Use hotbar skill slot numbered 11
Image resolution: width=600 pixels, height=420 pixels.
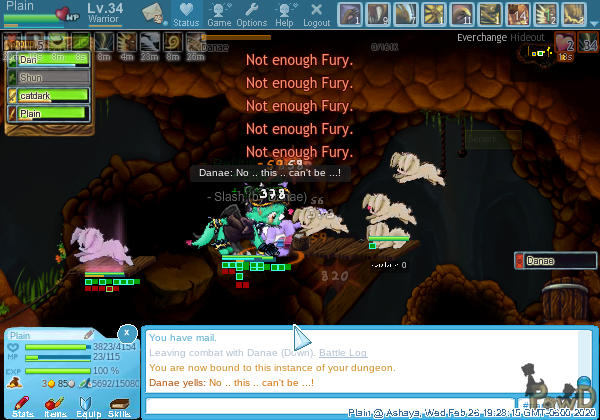(x=462, y=14)
